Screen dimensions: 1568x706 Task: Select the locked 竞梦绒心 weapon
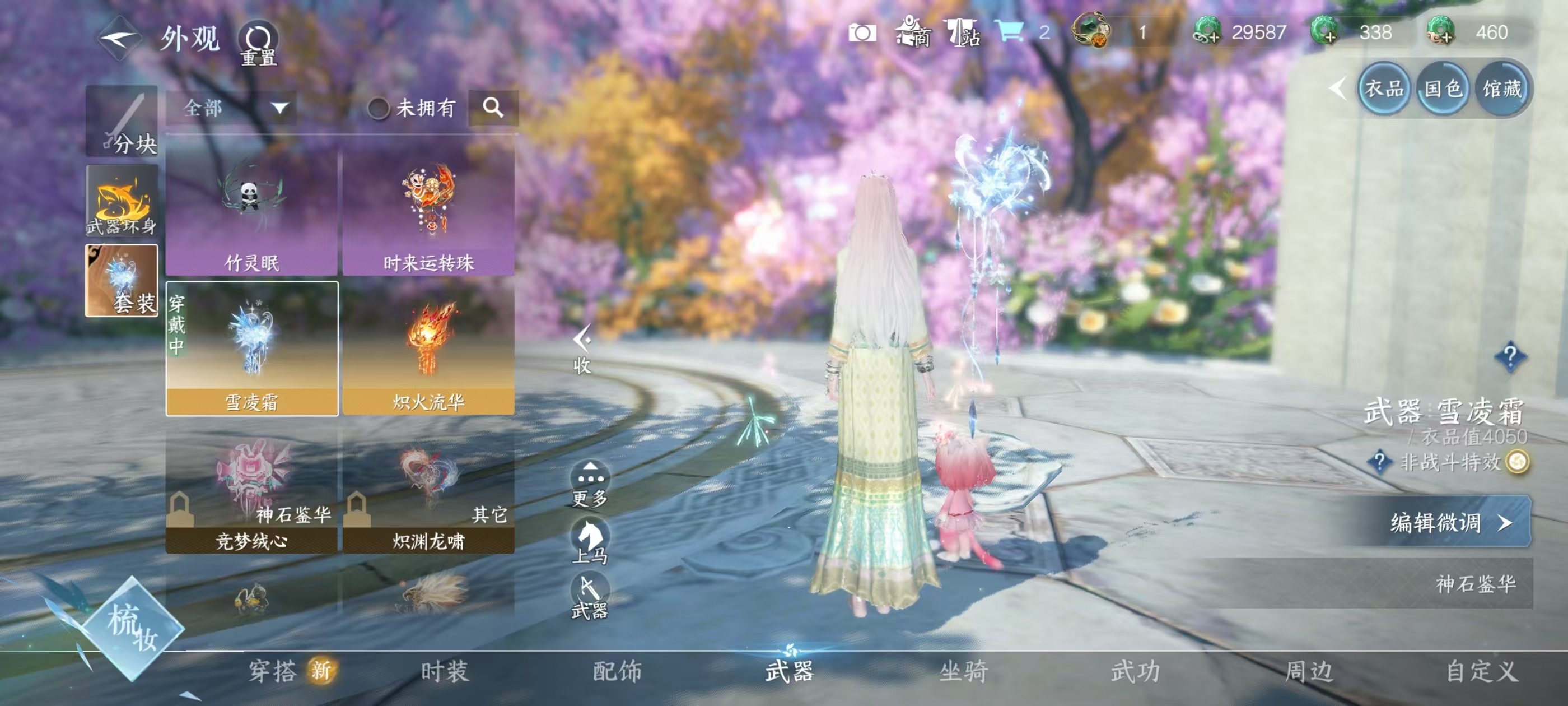point(252,490)
